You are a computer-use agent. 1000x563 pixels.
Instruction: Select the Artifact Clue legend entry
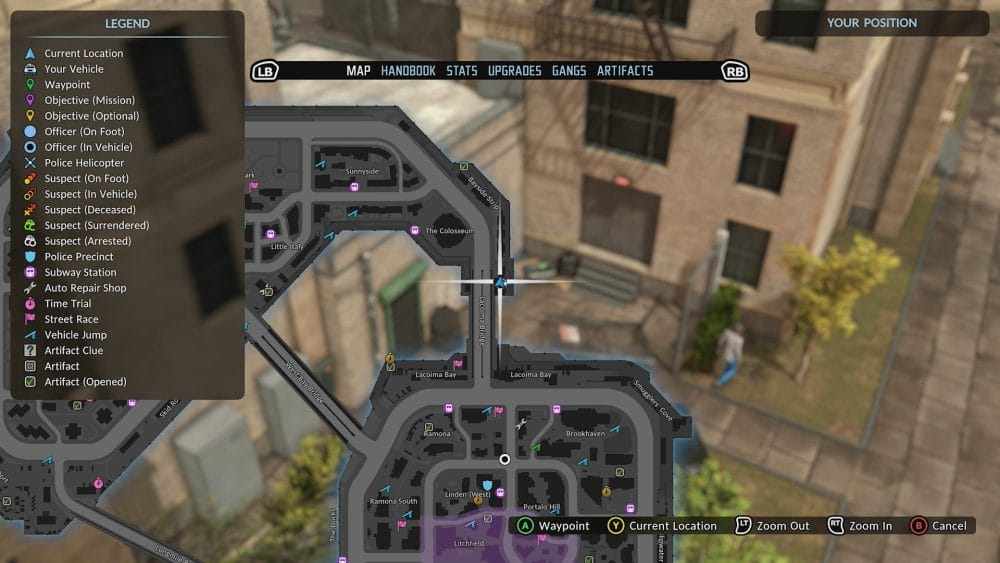click(73, 350)
